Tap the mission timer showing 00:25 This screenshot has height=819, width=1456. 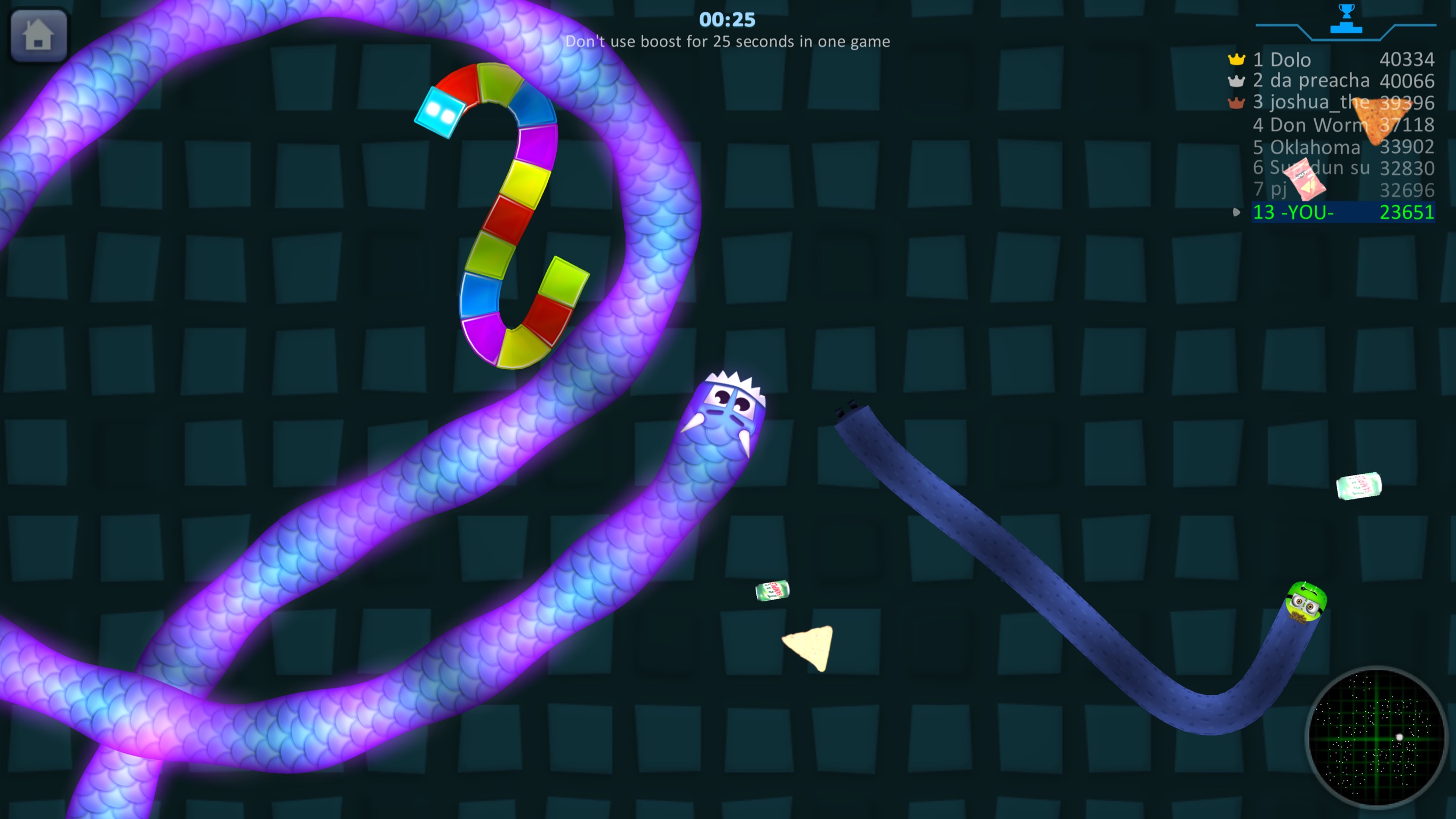click(x=726, y=20)
